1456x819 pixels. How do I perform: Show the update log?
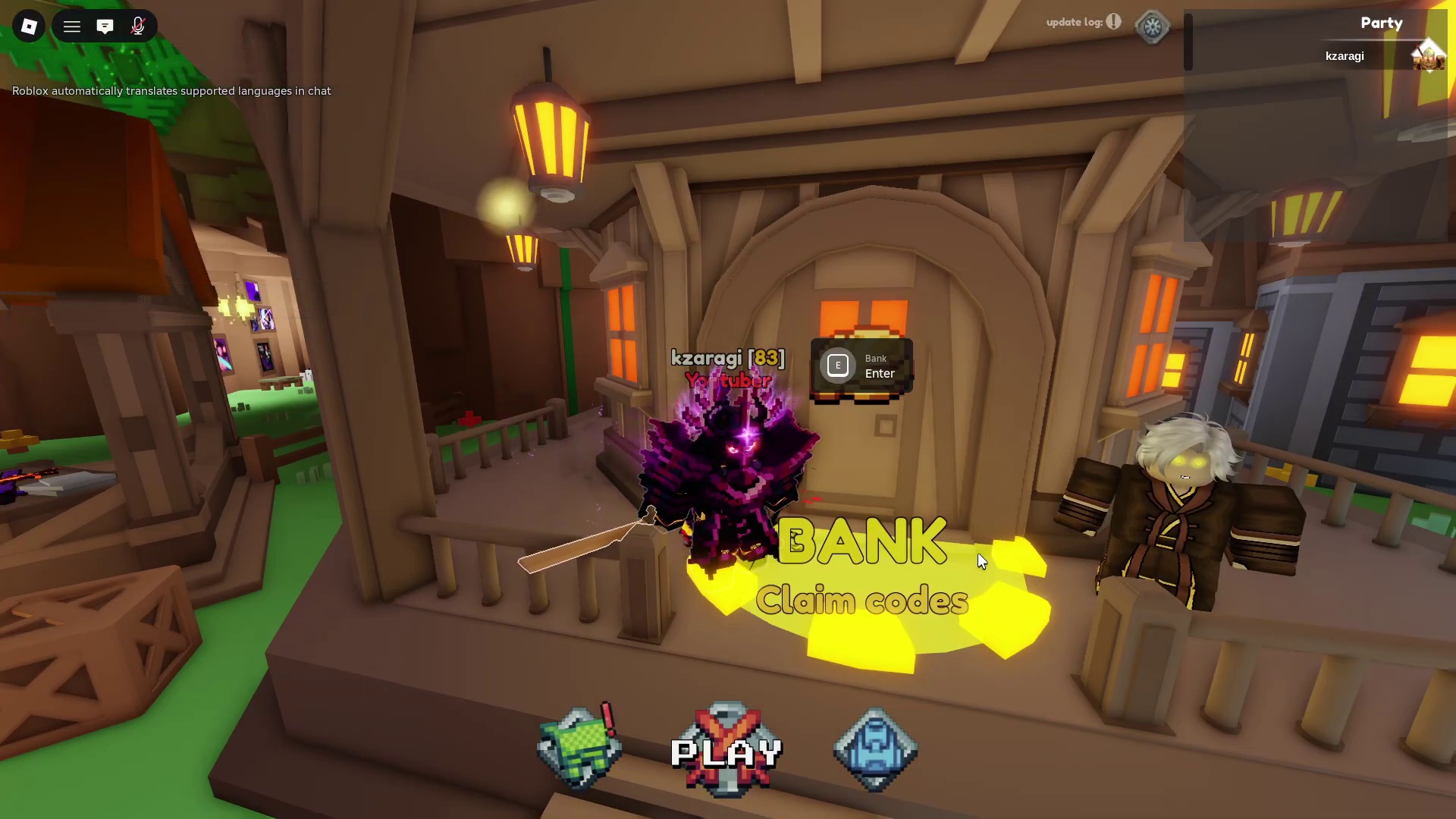pyautogui.click(x=1083, y=22)
